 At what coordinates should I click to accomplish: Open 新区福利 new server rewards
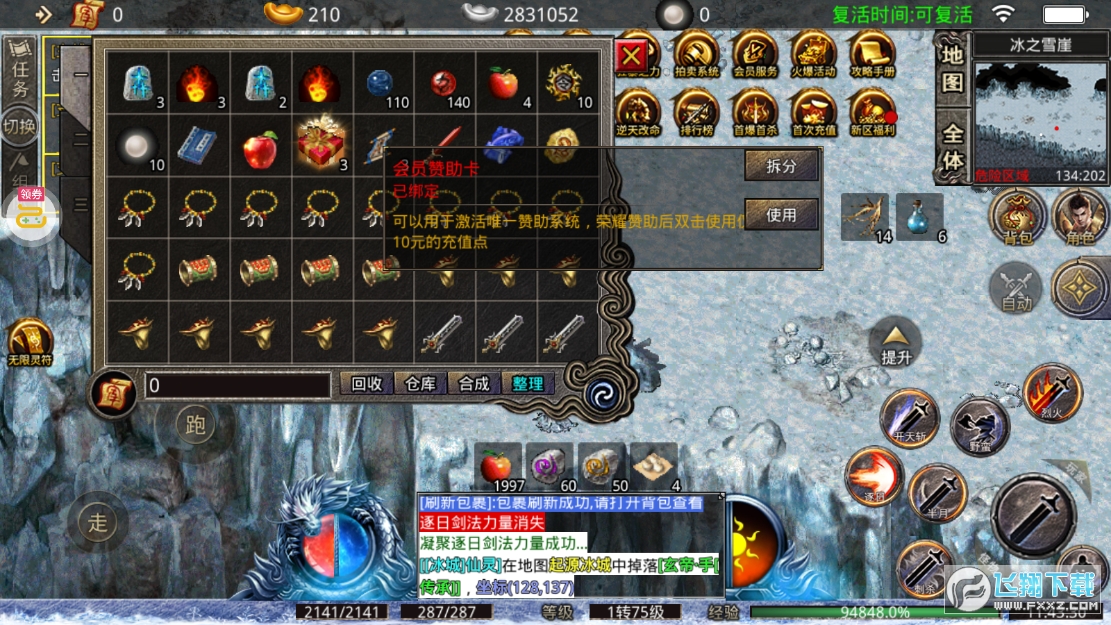(872, 113)
